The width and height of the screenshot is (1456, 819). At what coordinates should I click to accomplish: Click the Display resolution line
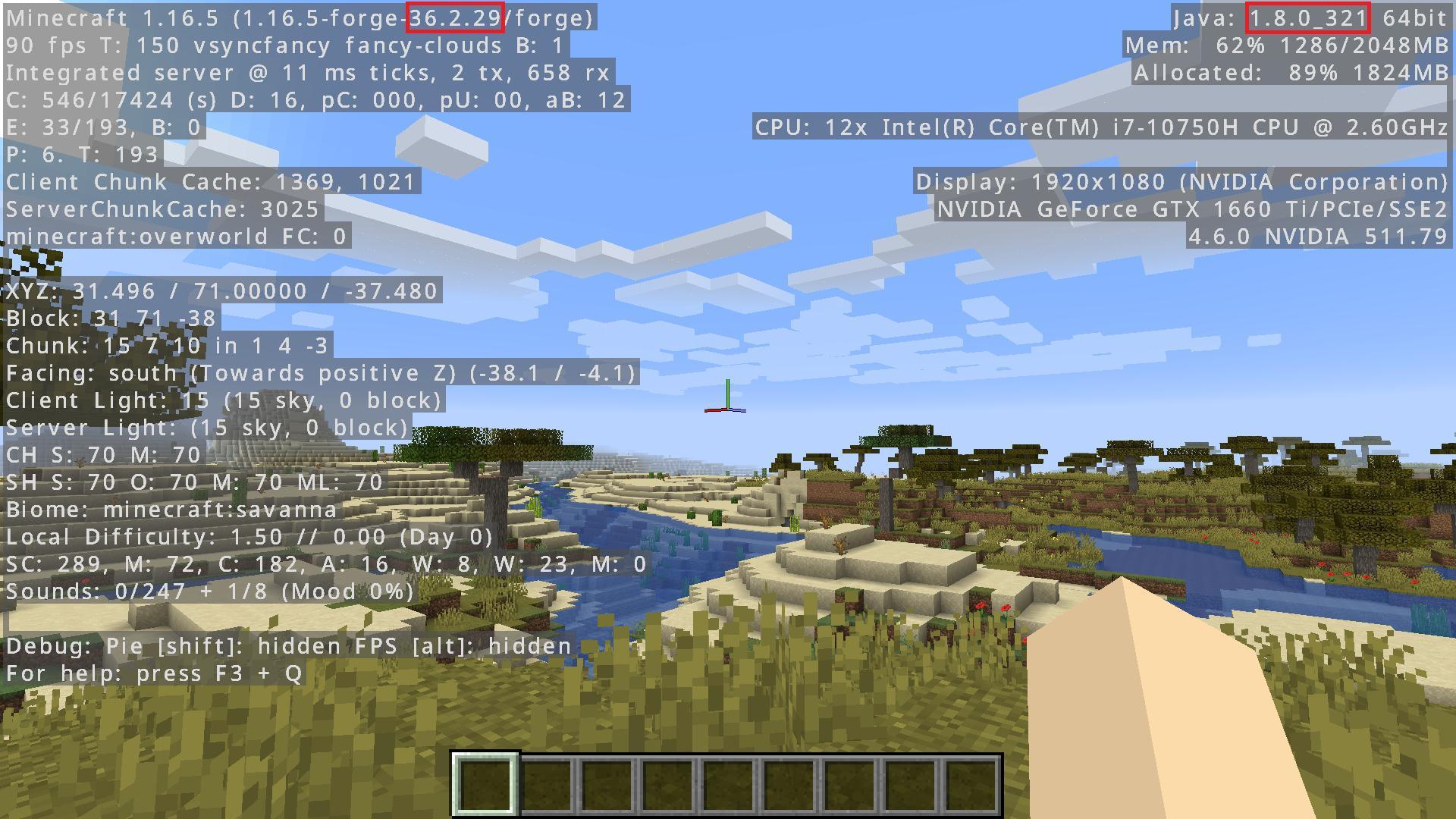click(1183, 182)
